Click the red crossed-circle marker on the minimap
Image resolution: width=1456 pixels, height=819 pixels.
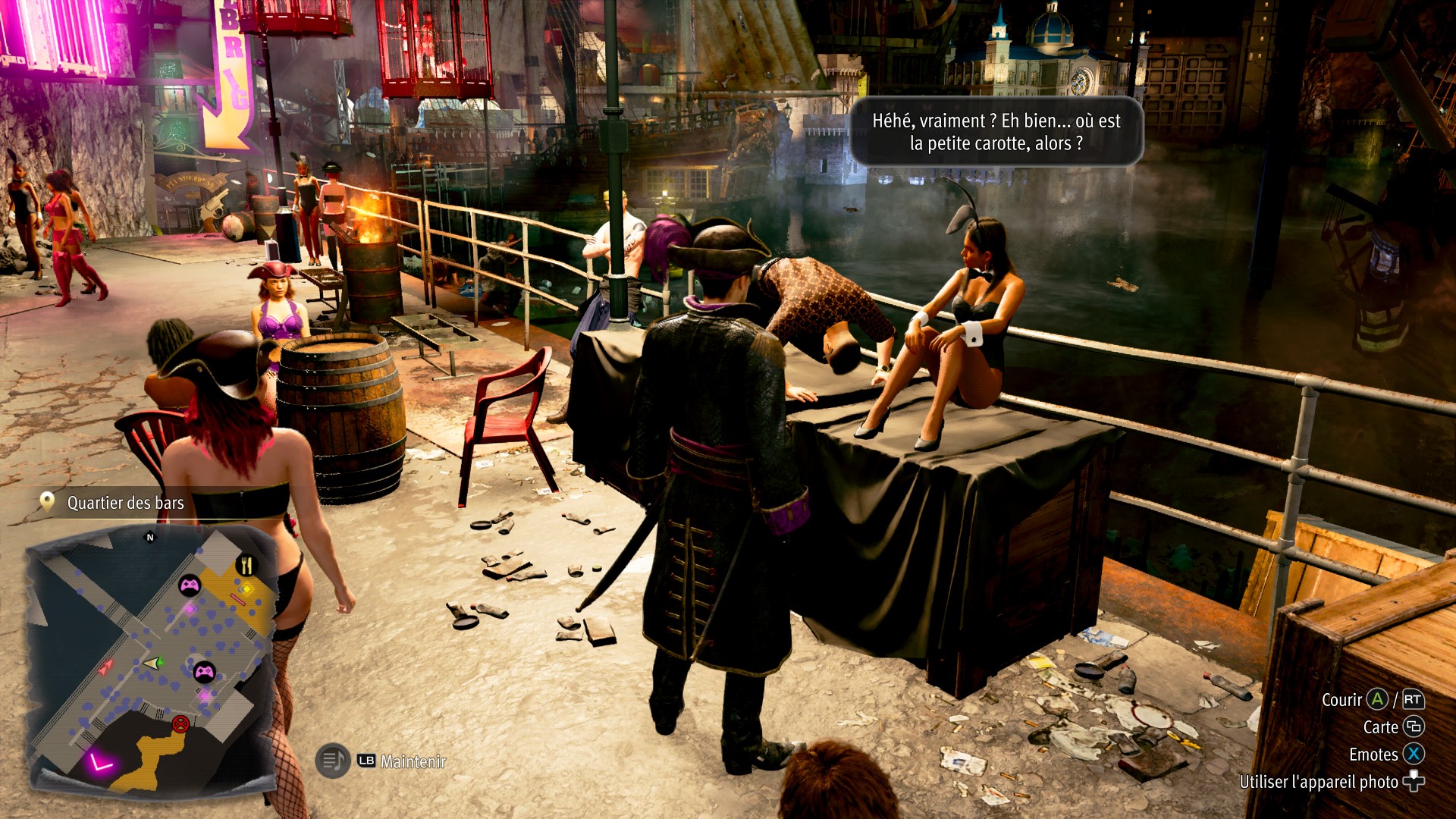(x=180, y=723)
